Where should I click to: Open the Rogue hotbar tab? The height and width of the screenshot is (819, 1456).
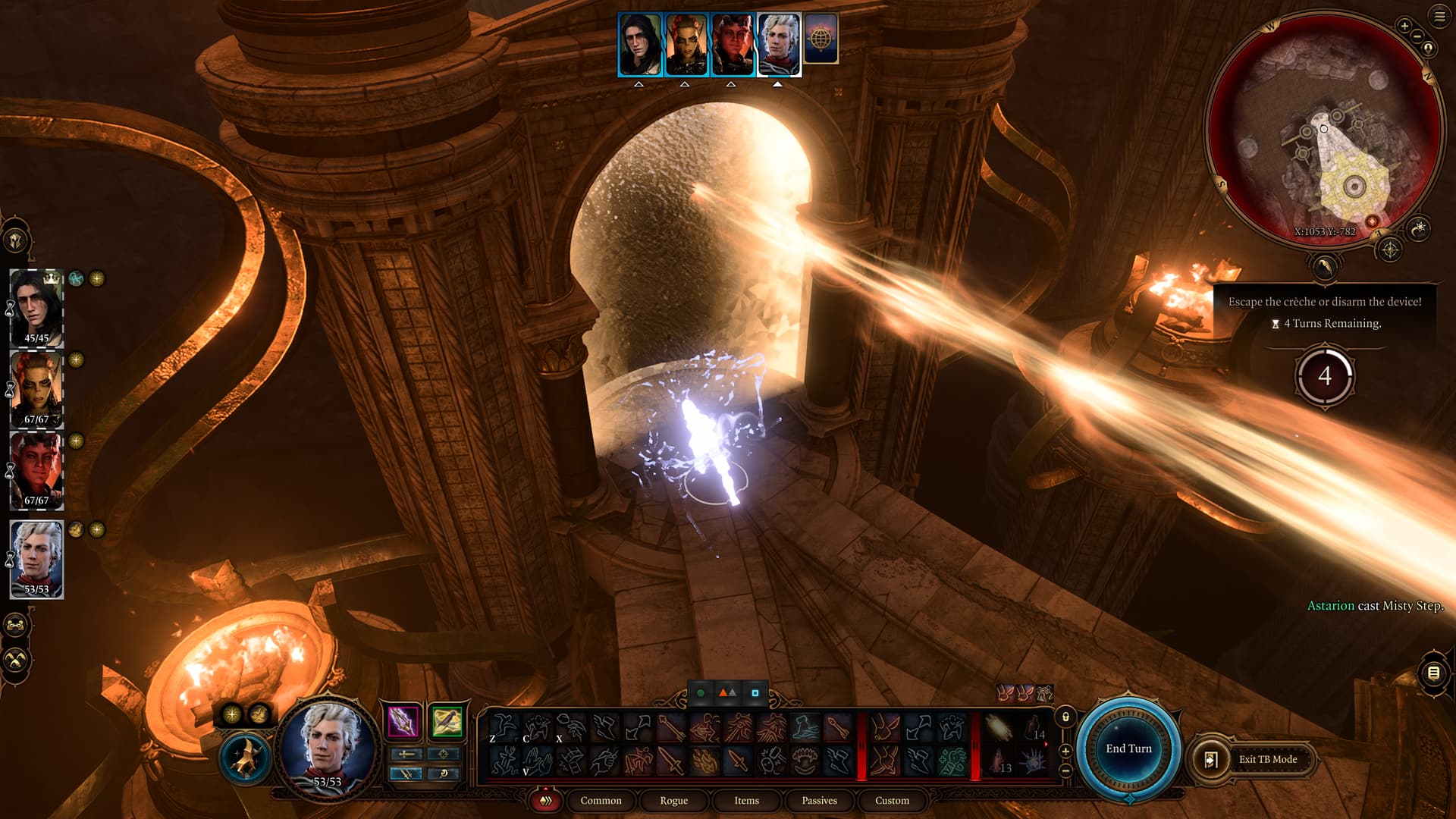click(673, 801)
